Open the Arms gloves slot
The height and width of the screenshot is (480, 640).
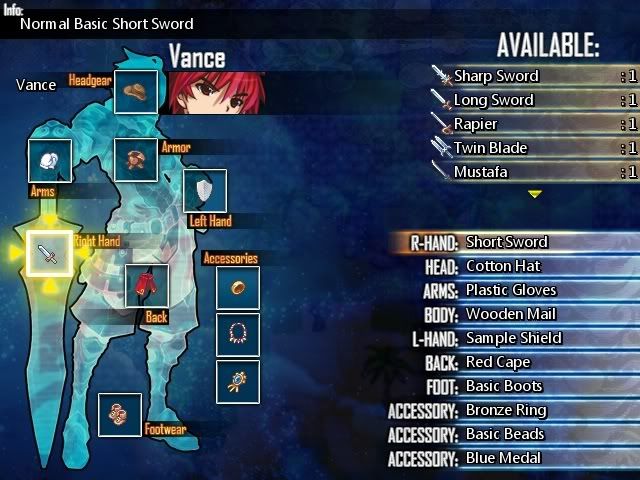(x=49, y=160)
